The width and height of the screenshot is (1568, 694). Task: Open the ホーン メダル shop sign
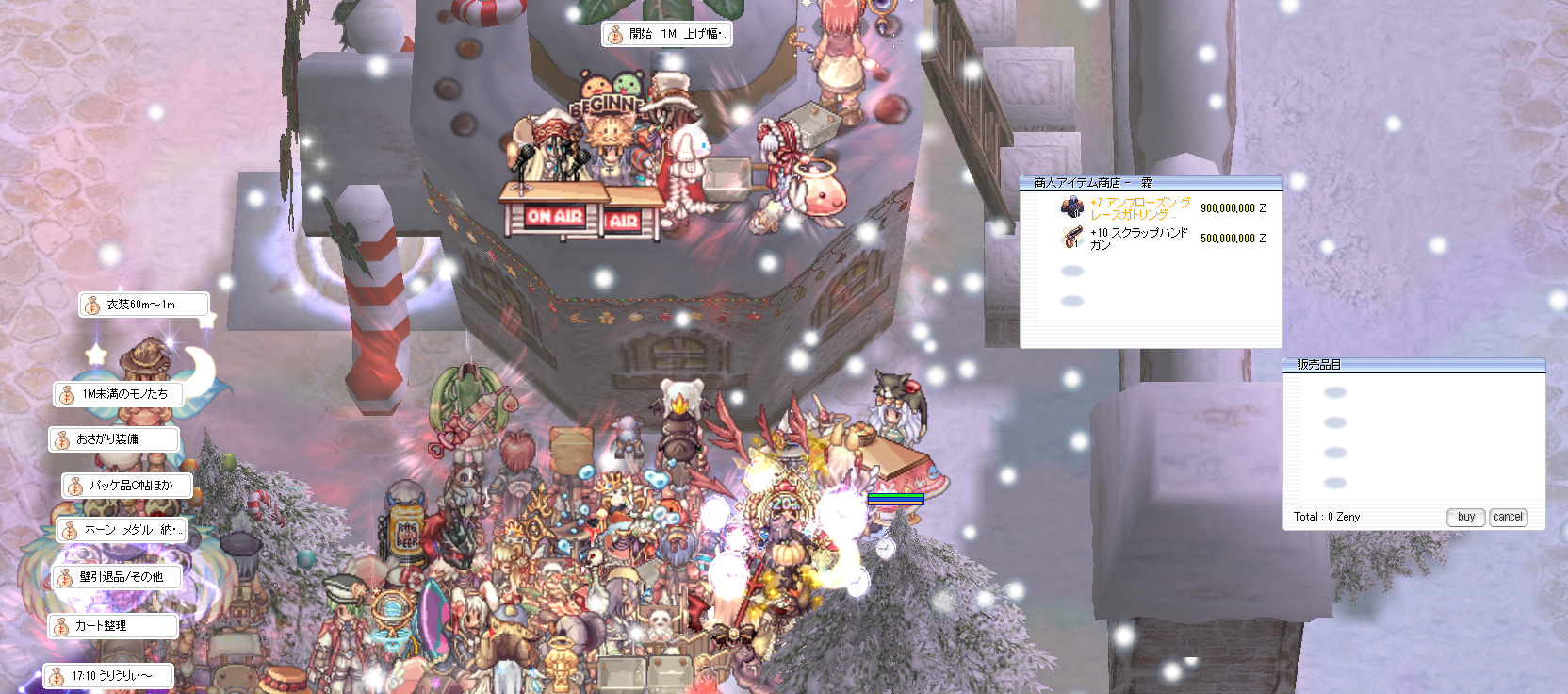[122, 530]
